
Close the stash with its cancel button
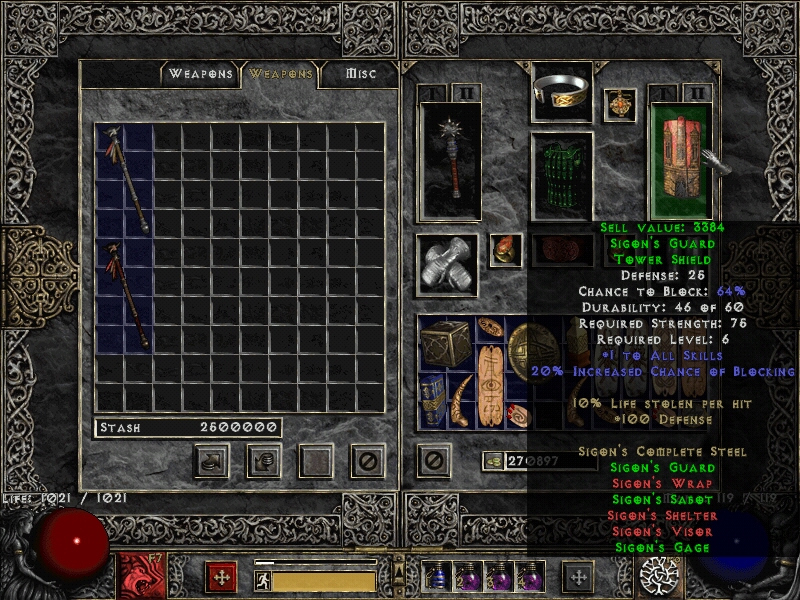coord(367,461)
